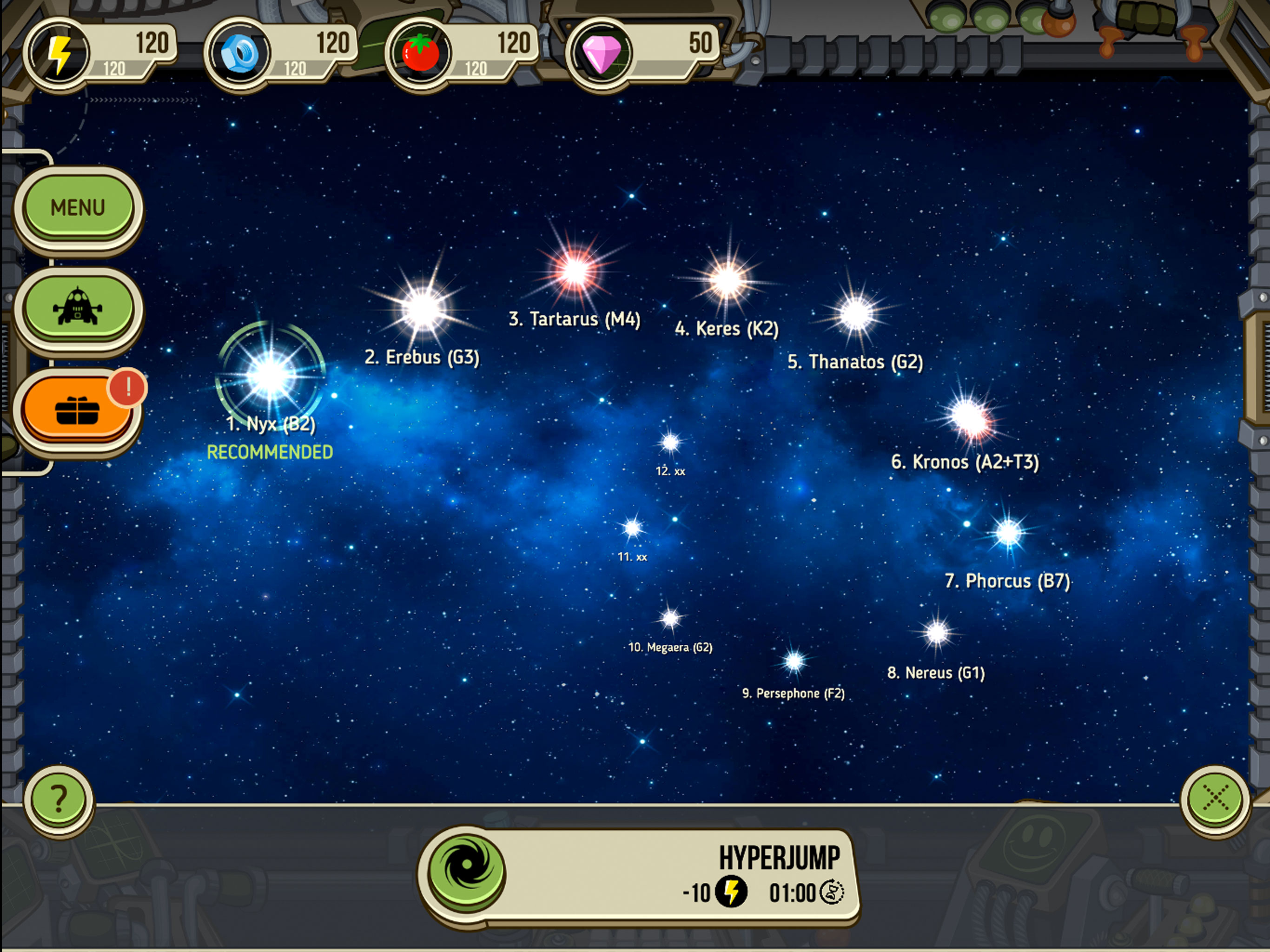1270x952 pixels.
Task: Close the star map with the X button
Action: click(1215, 798)
